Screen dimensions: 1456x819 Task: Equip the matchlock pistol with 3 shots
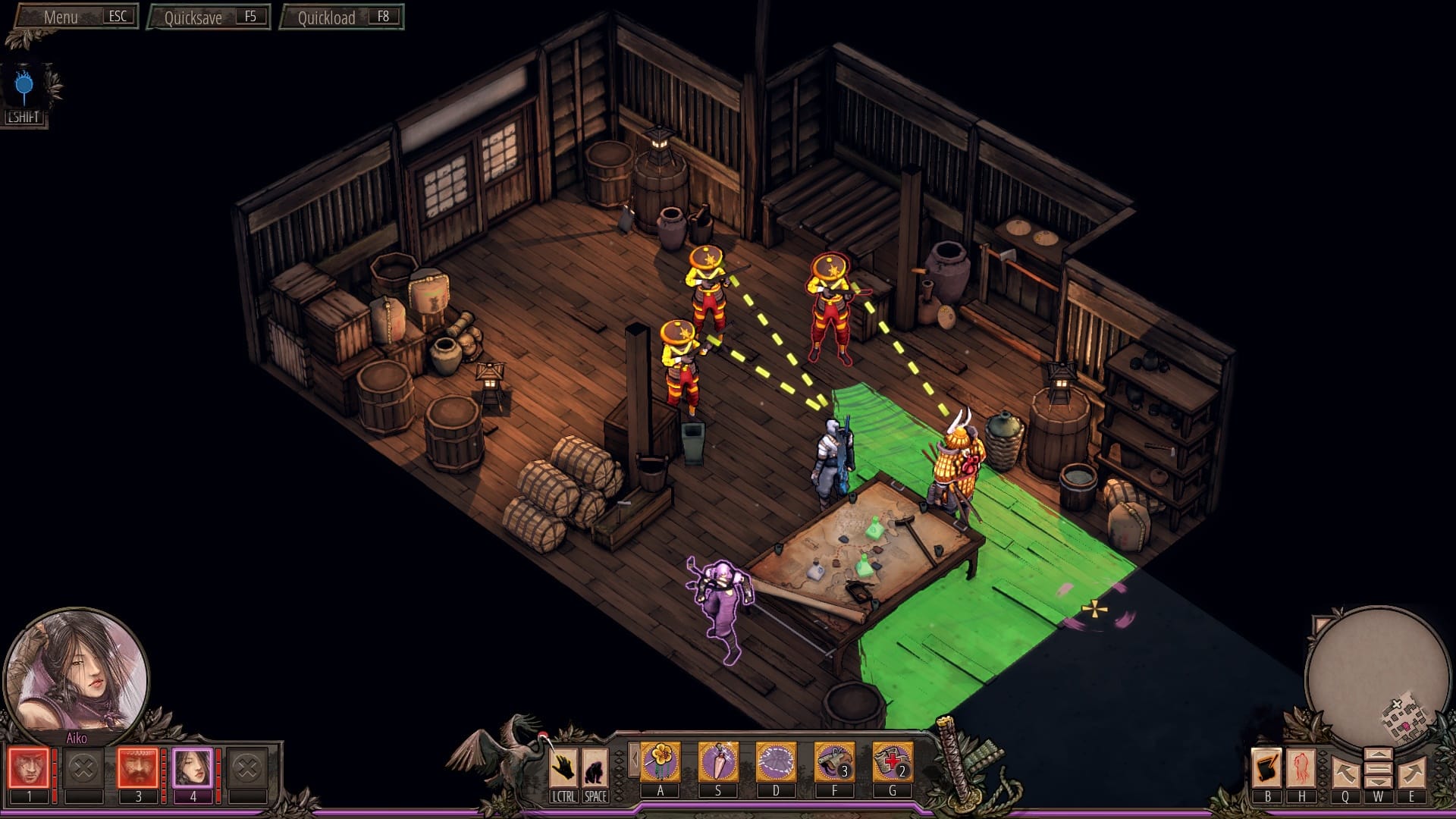(834, 761)
